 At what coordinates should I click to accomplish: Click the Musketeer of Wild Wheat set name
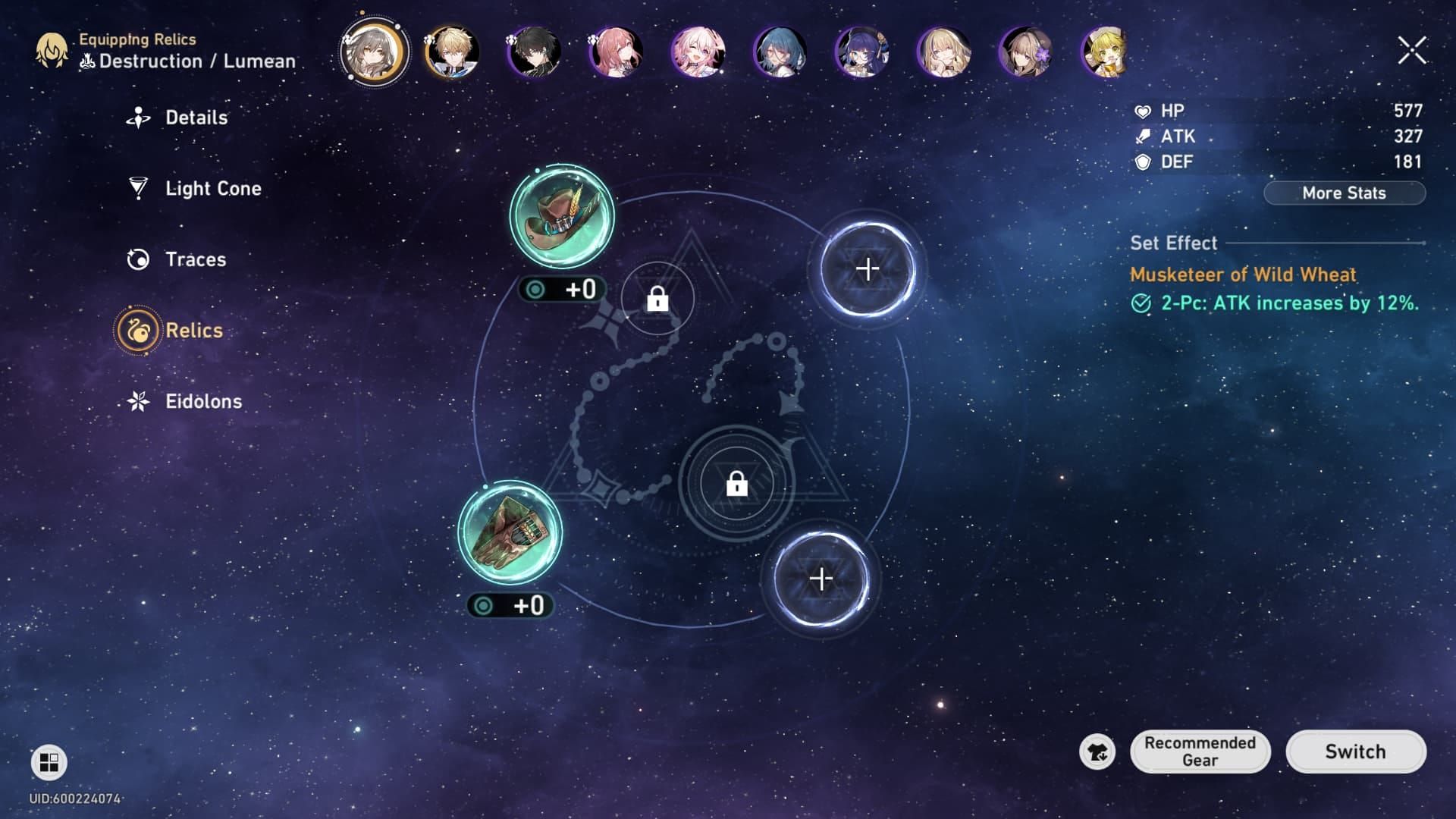pyautogui.click(x=1243, y=276)
